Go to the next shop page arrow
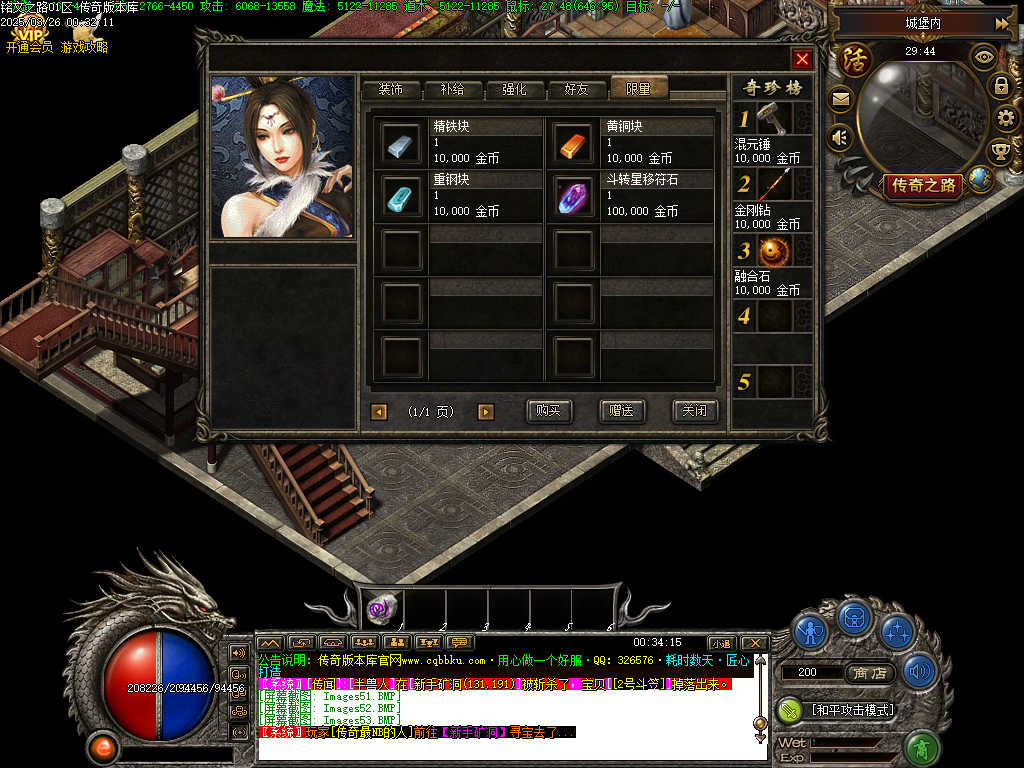The image size is (1024, 768). [486, 412]
